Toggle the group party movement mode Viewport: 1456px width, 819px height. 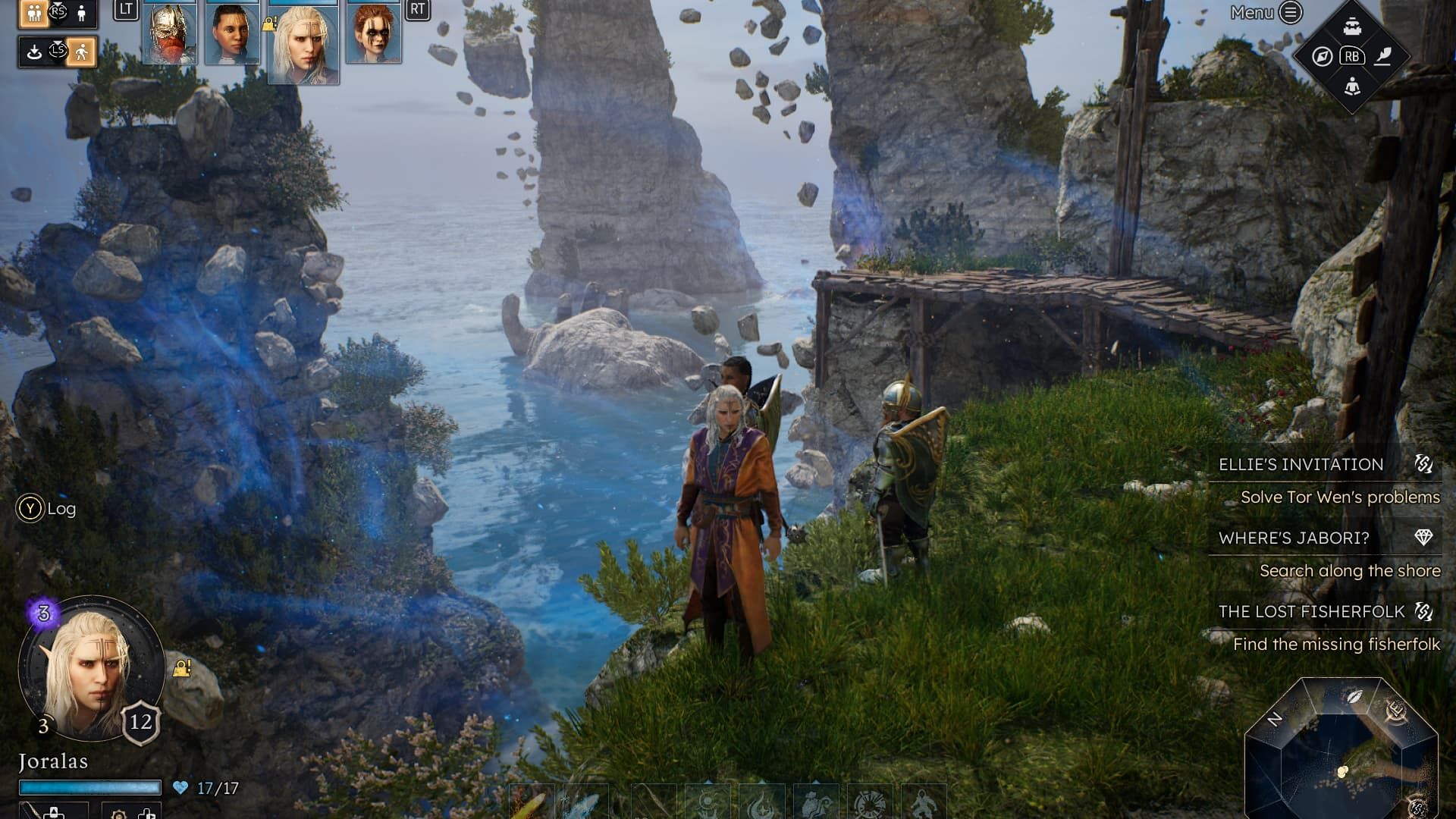coord(33,13)
